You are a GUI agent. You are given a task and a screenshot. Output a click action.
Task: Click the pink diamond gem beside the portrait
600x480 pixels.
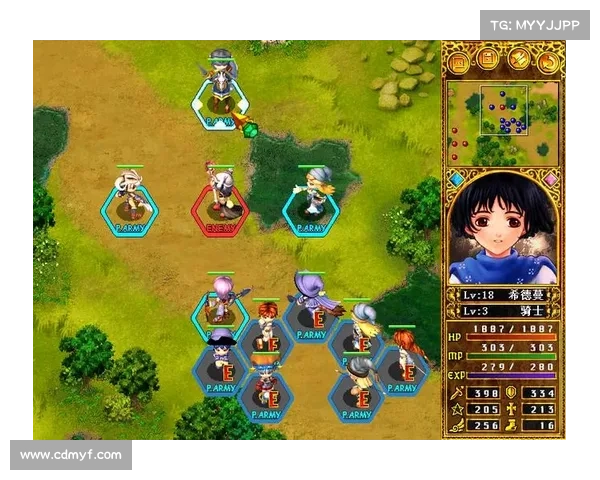coord(549,180)
